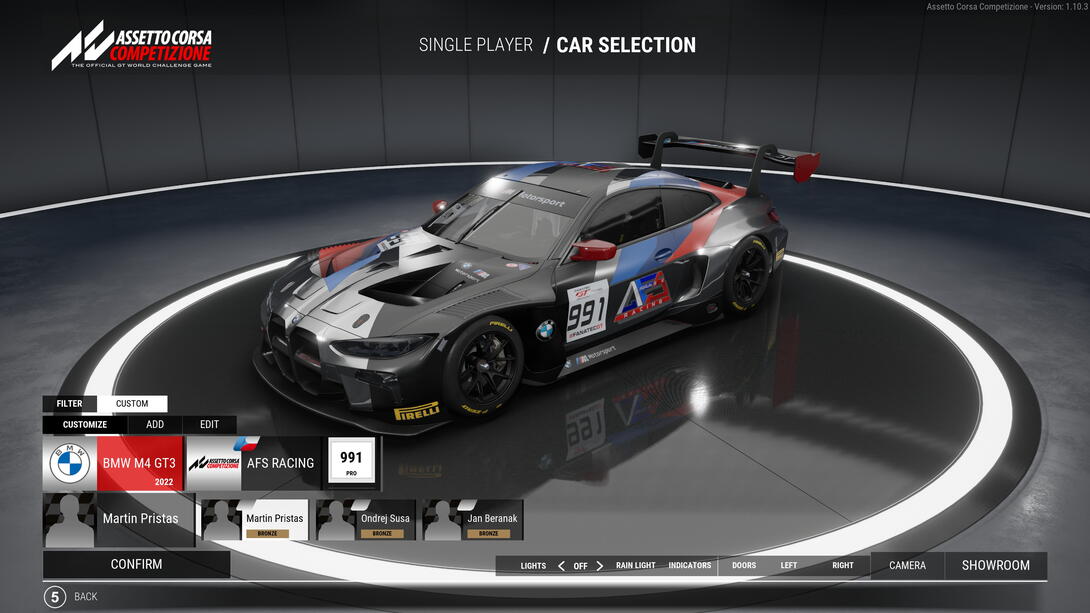Toggle the Rain Light
The image size is (1090, 613).
click(x=636, y=566)
